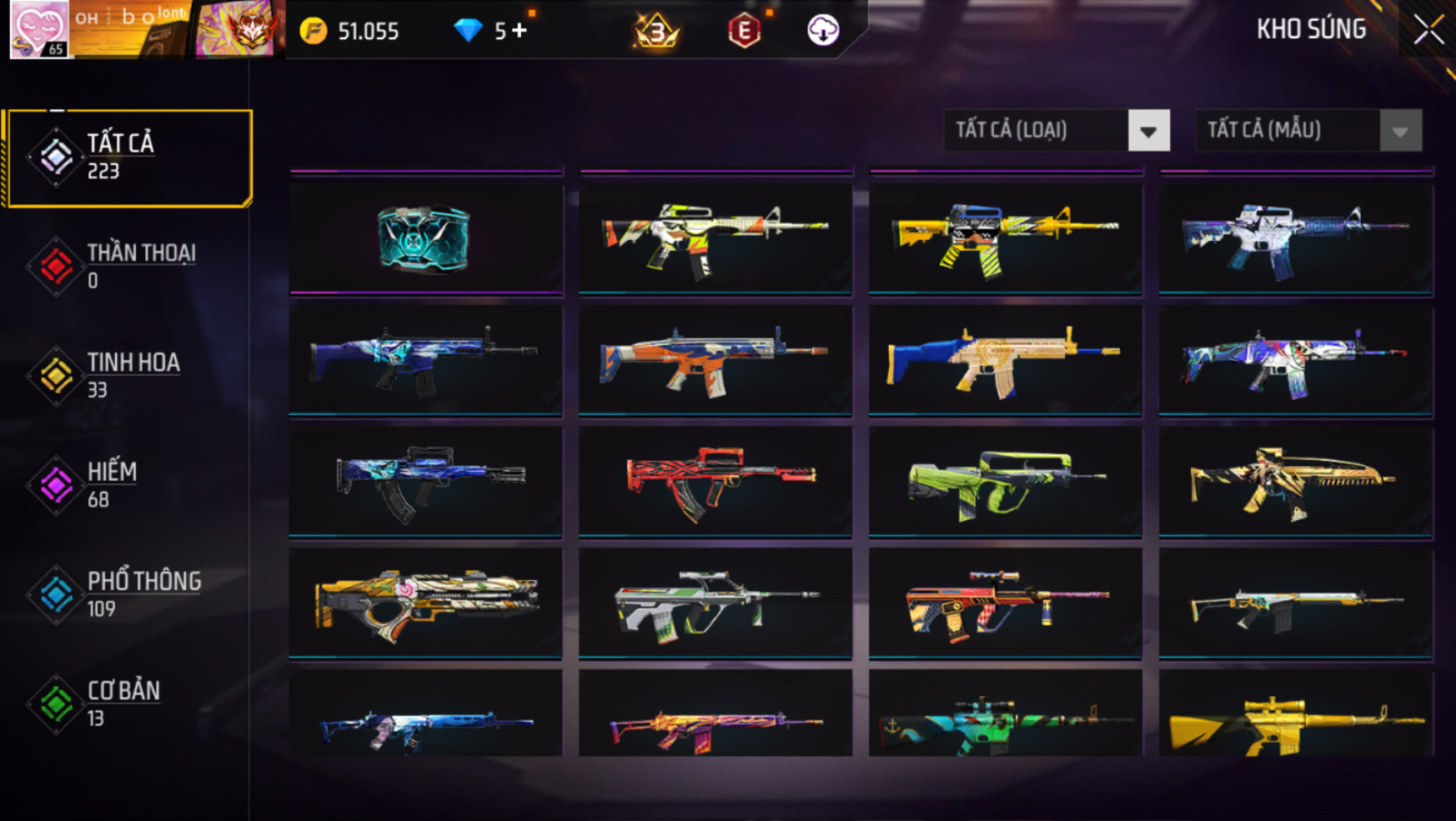Image resolution: width=1456 pixels, height=821 pixels.
Task: Pick the white and green AUG skin
Action: pos(715,603)
